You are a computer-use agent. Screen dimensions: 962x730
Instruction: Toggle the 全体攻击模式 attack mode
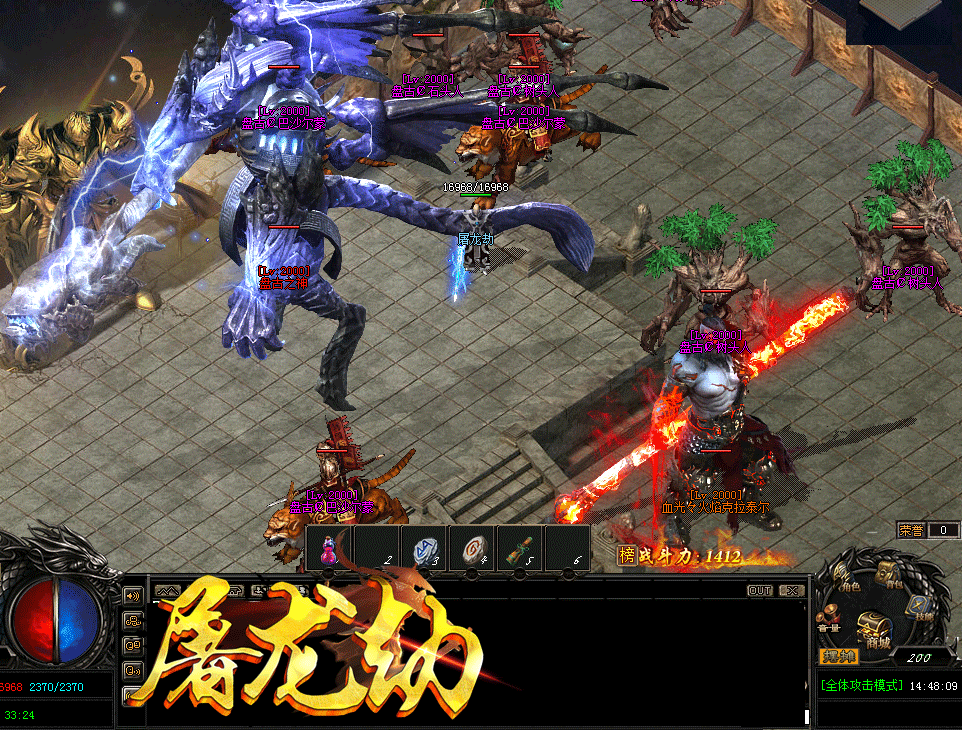(x=862, y=687)
